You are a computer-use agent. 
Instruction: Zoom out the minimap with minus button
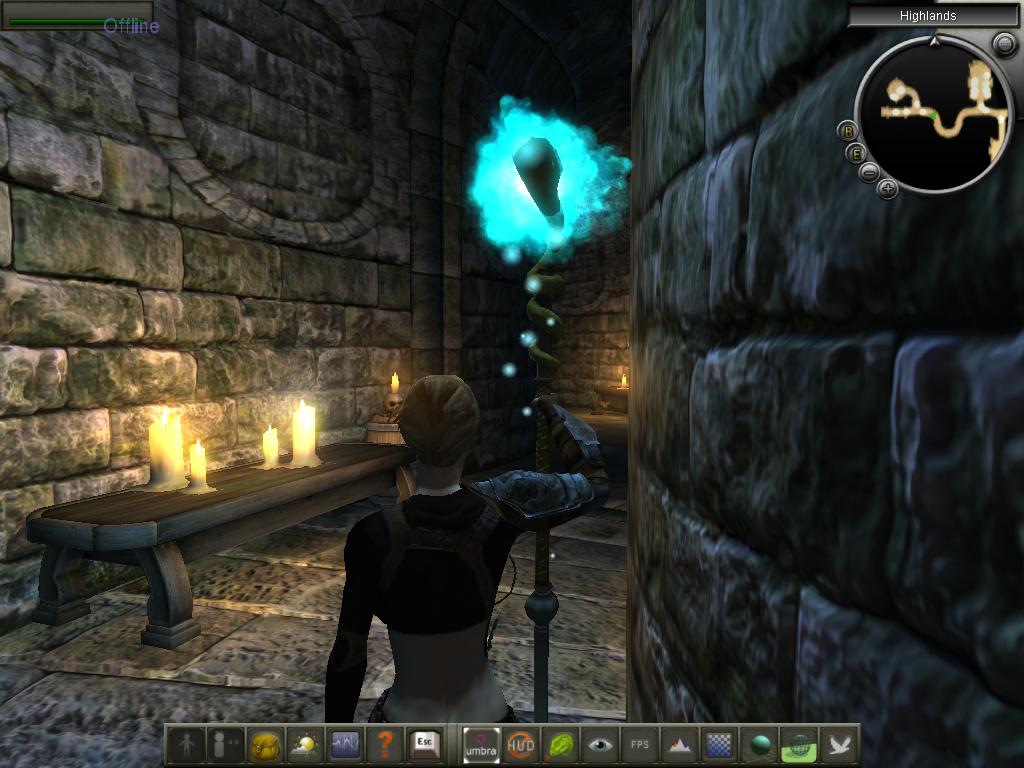point(868,173)
